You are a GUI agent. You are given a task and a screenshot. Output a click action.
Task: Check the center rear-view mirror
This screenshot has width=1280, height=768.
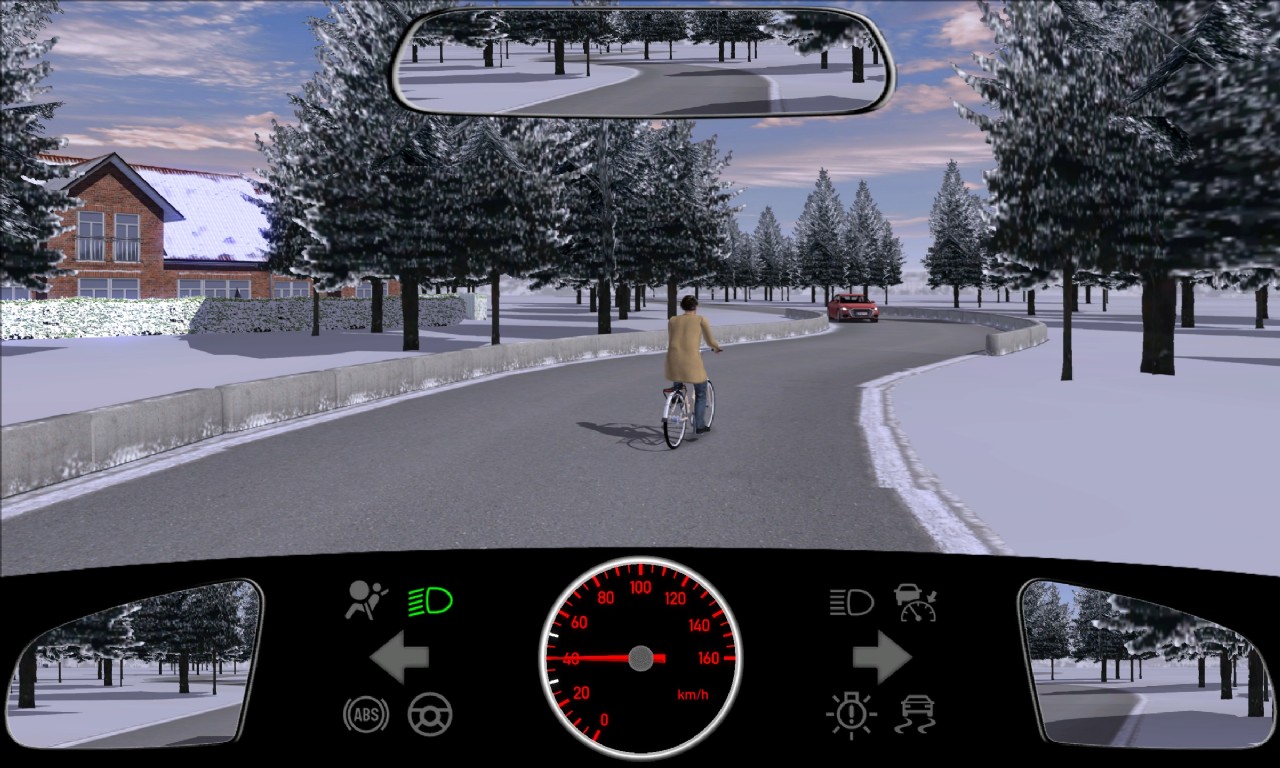(x=642, y=62)
